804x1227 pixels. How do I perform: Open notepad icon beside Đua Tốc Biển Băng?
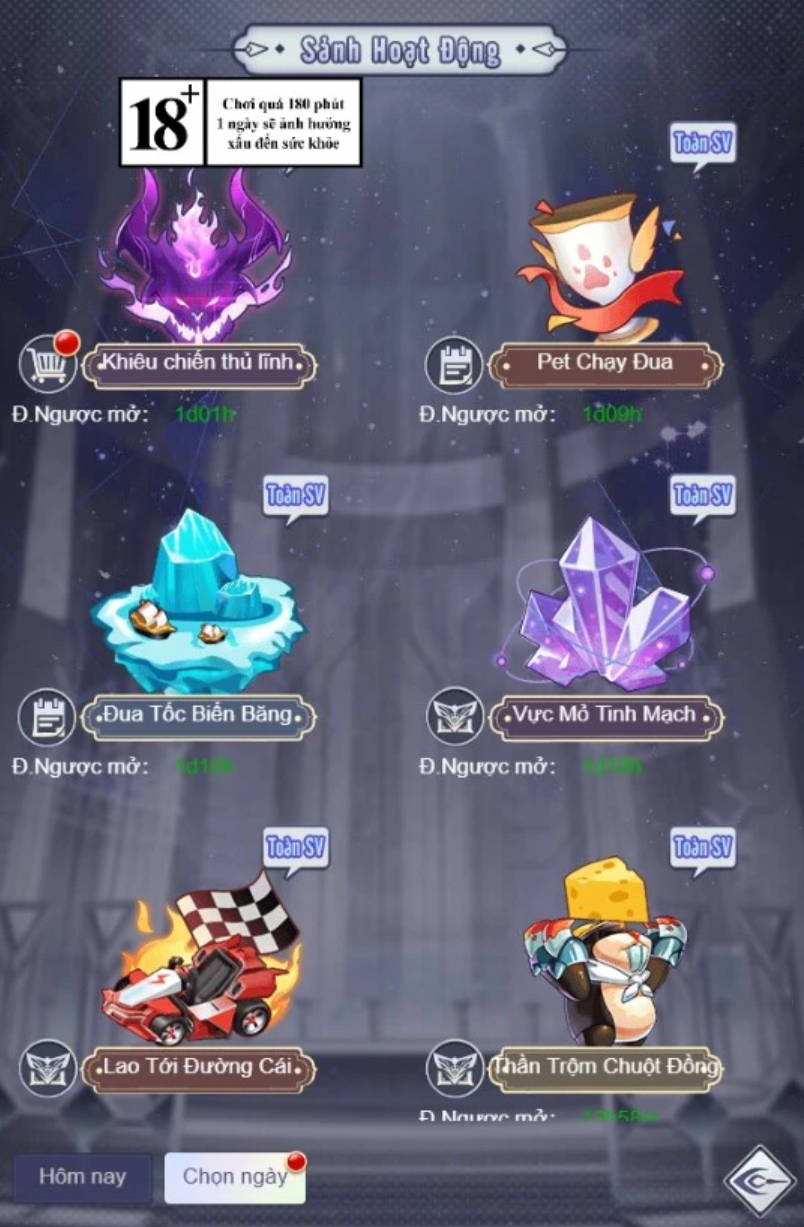[x=47, y=716]
